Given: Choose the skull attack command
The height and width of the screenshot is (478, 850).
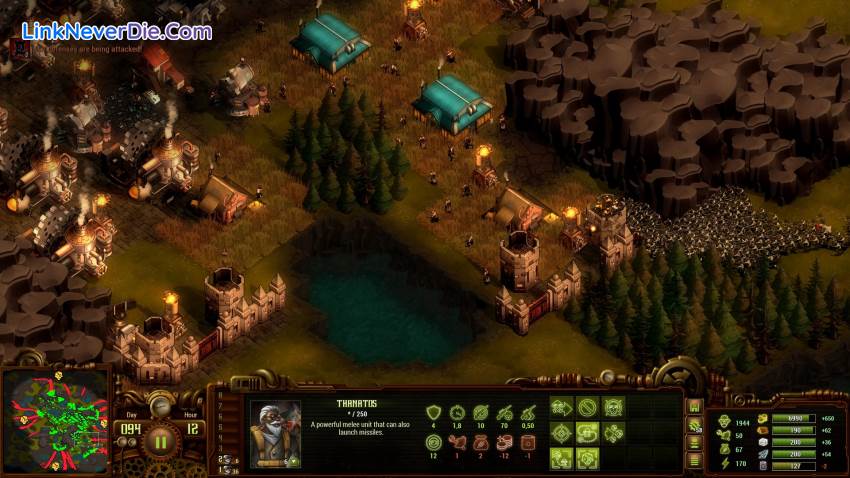Looking at the screenshot, I should [613, 409].
